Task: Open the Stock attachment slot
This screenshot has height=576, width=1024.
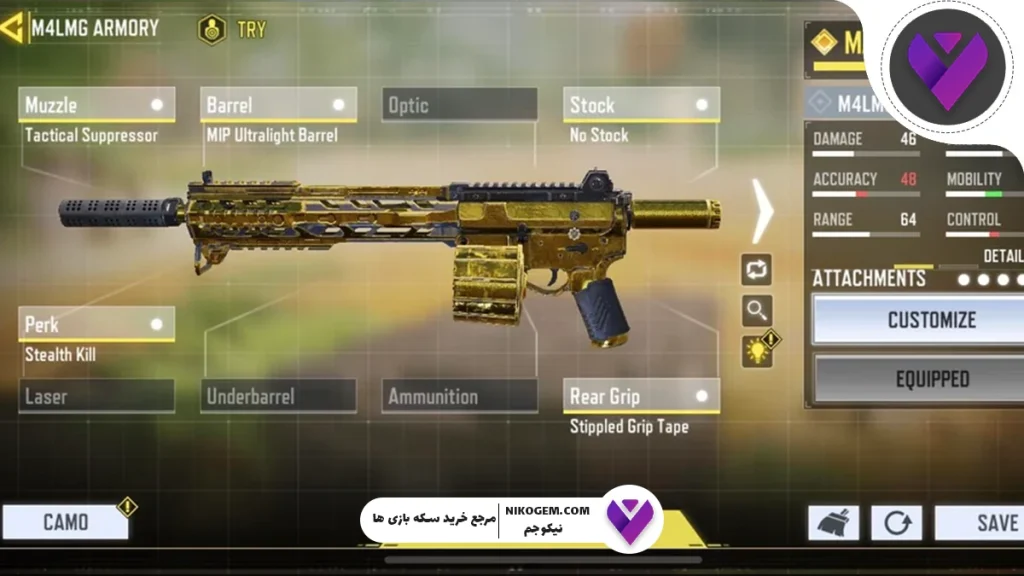Action: tap(642, 105)
